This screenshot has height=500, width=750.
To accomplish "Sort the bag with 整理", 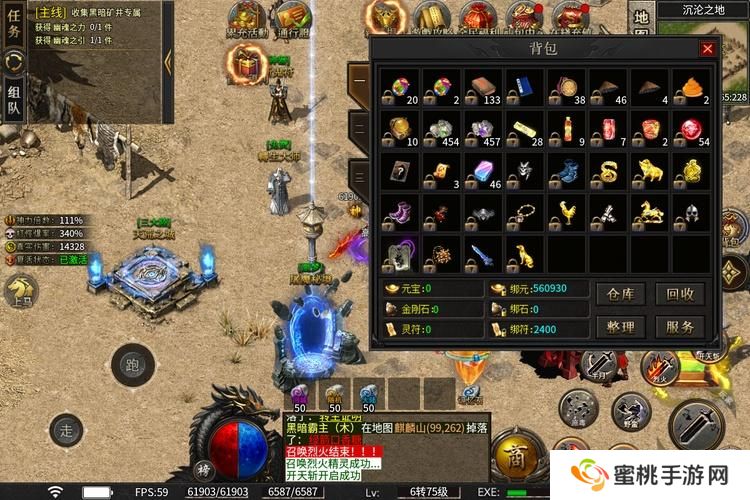I will 622,327.
